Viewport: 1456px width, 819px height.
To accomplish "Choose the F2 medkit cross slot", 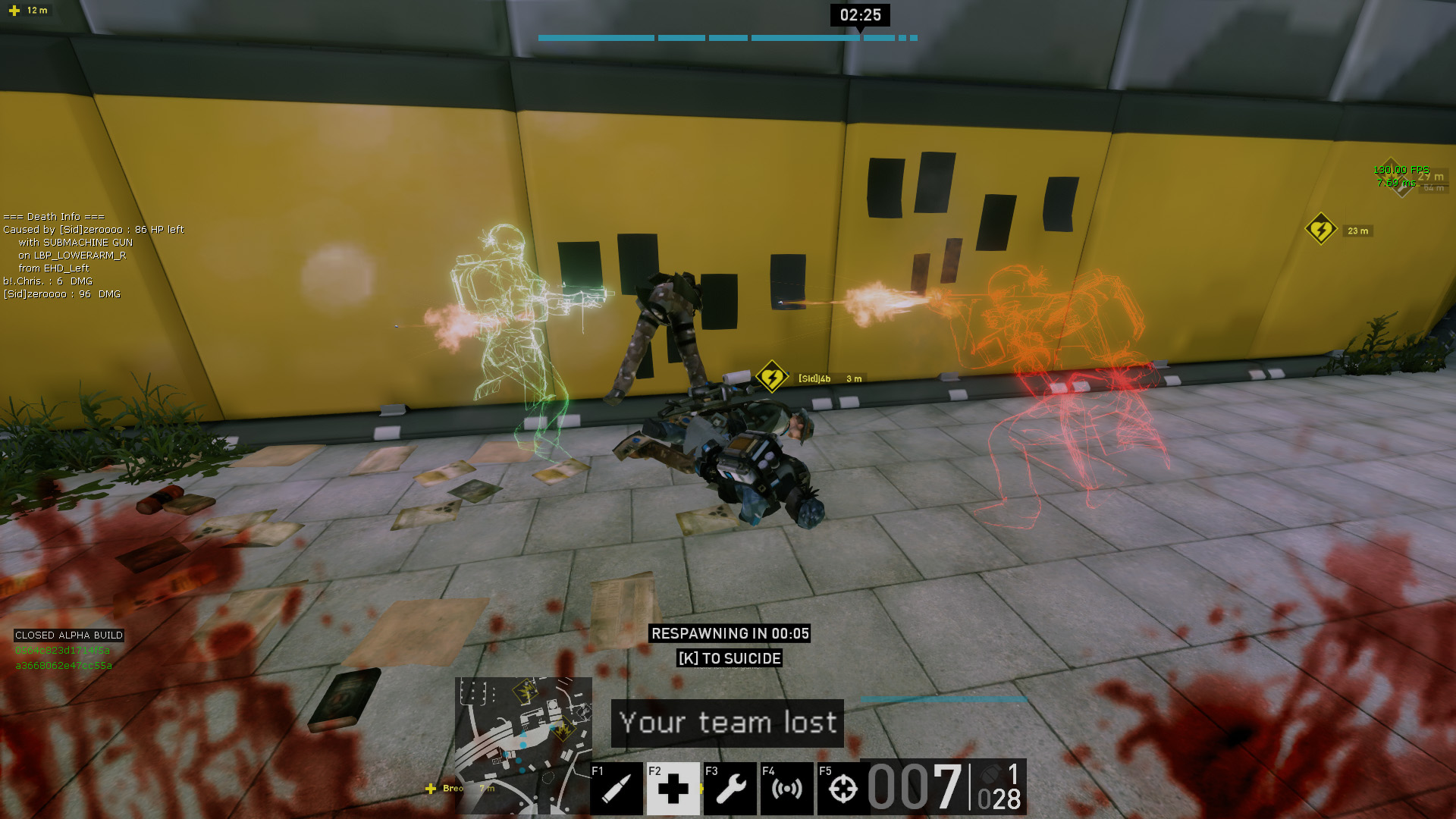I will click(x=673, y=789).
